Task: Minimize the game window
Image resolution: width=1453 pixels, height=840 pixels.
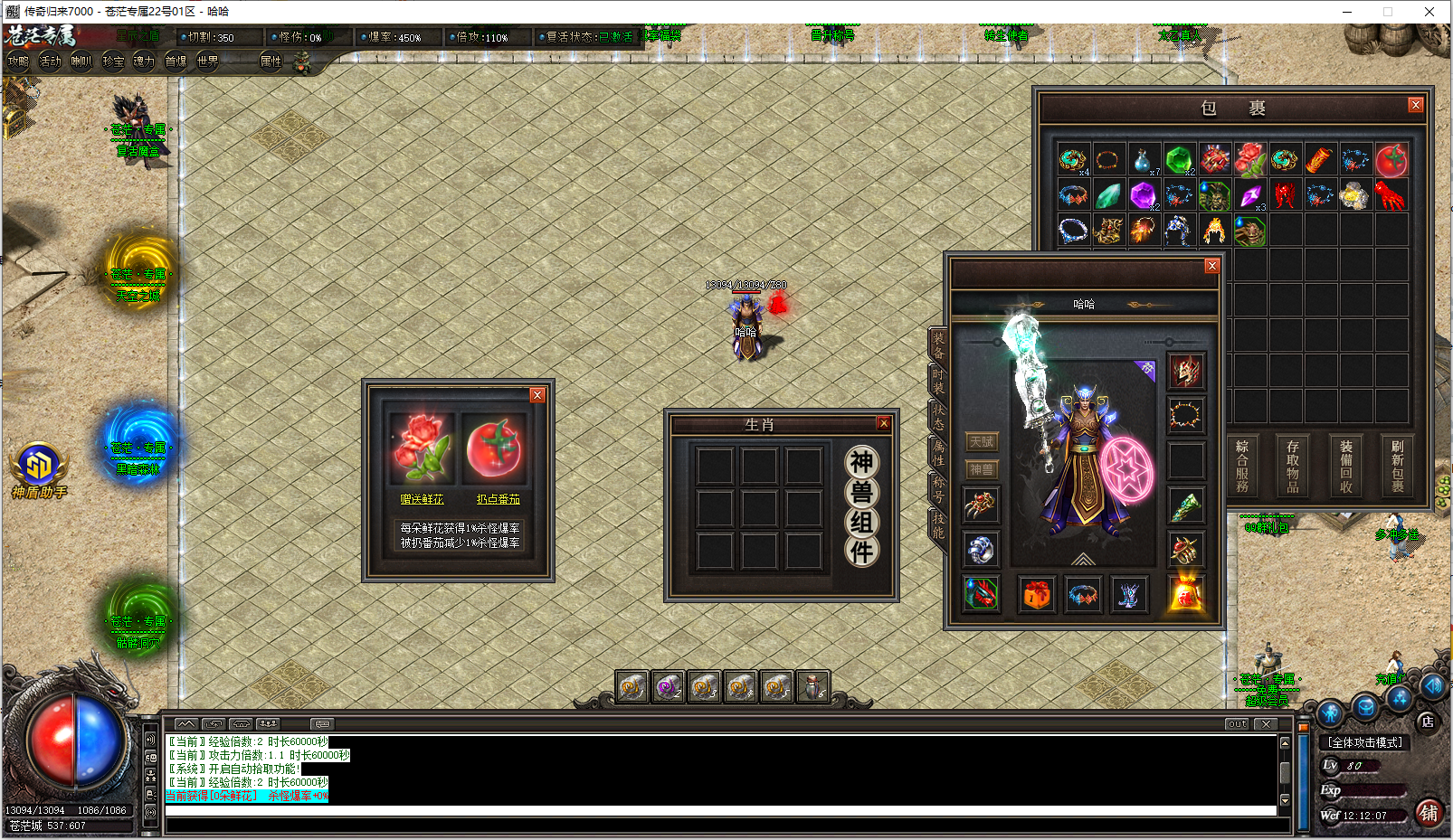Action: [1347, 12]
